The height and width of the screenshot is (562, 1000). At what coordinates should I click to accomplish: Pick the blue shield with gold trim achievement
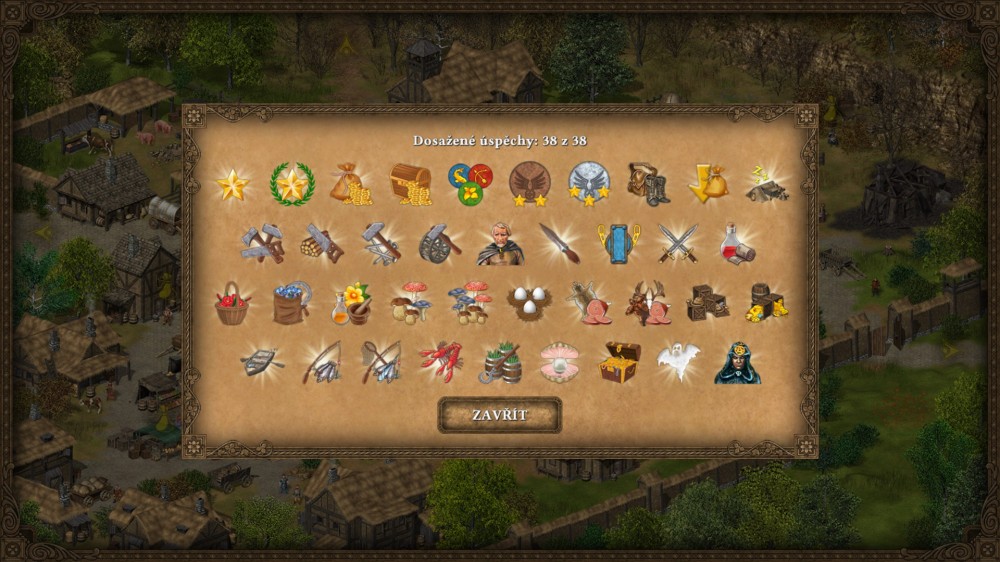click(618, 243)
